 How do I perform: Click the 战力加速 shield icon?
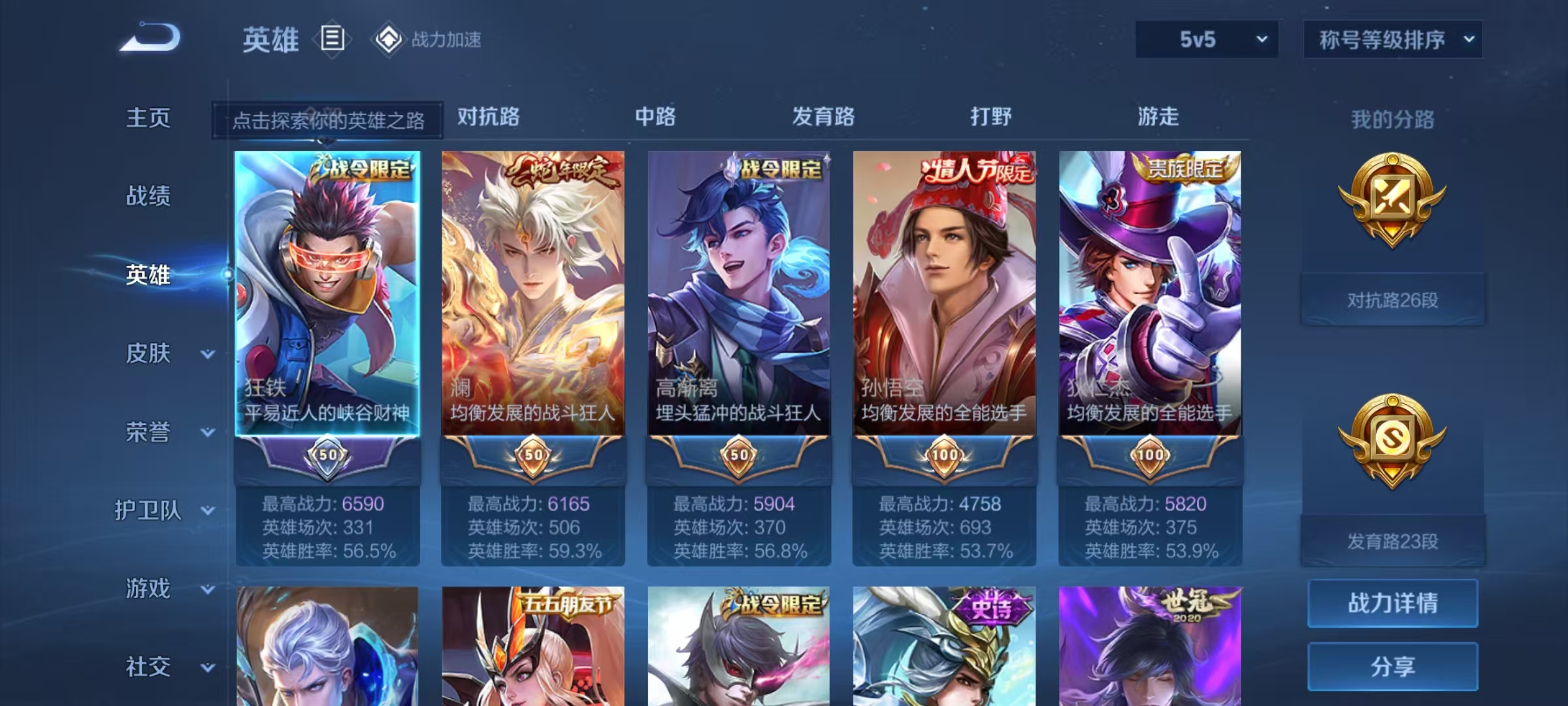[389, 39]
